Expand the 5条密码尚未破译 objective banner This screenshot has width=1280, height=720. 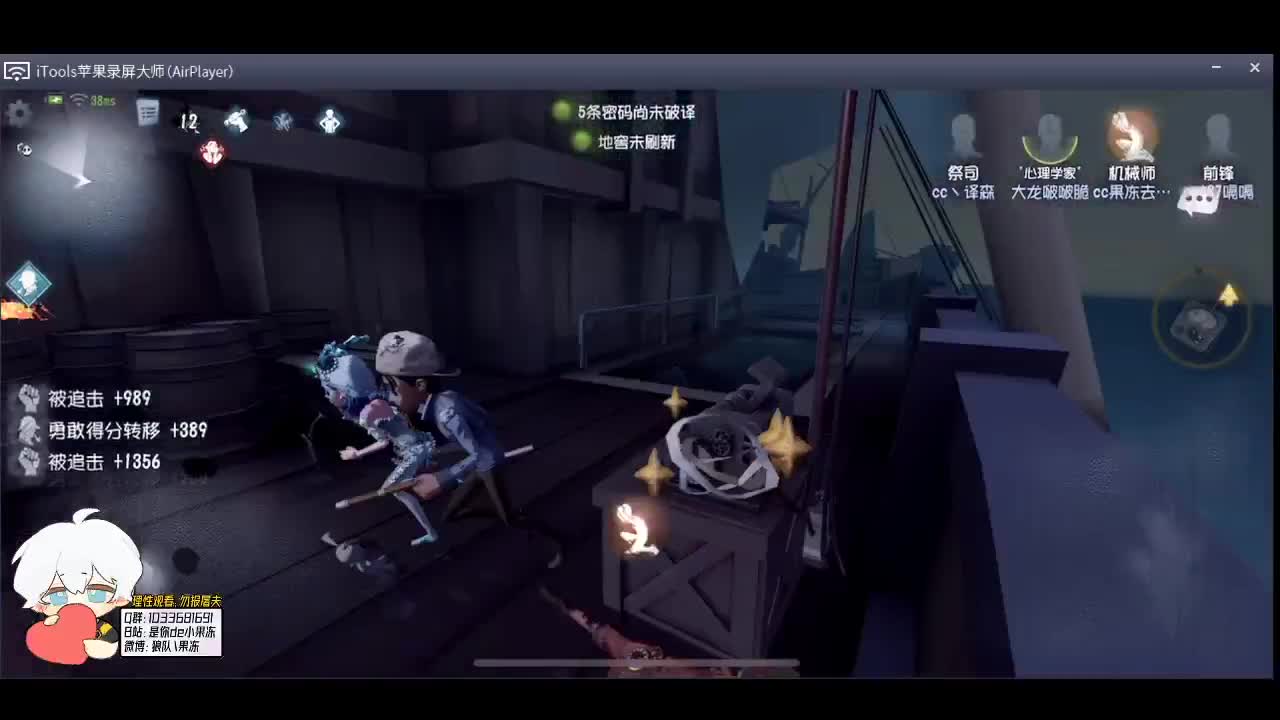pyautogui.click(x=633, y=113)
